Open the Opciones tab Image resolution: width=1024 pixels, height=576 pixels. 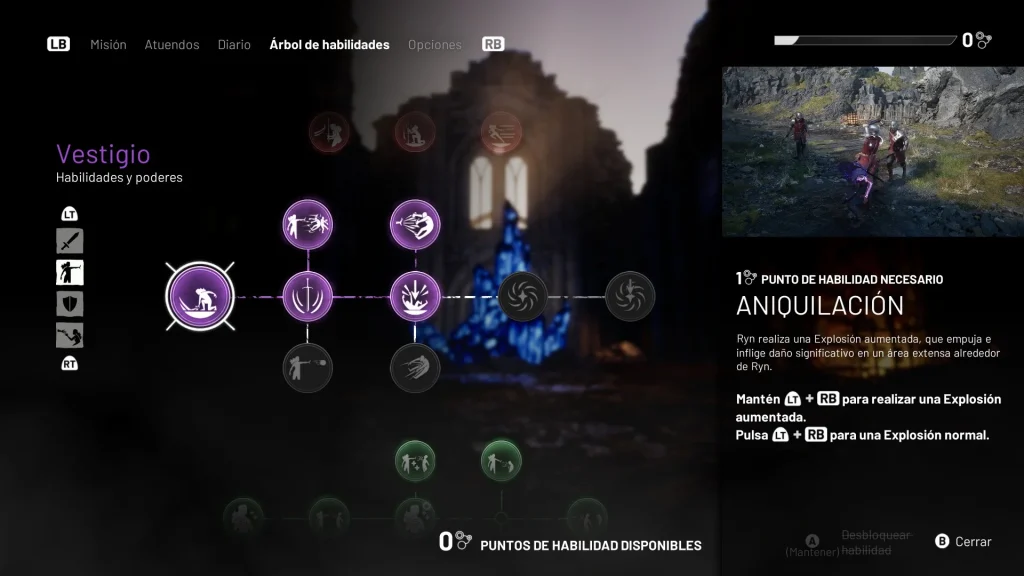[435, 45]
